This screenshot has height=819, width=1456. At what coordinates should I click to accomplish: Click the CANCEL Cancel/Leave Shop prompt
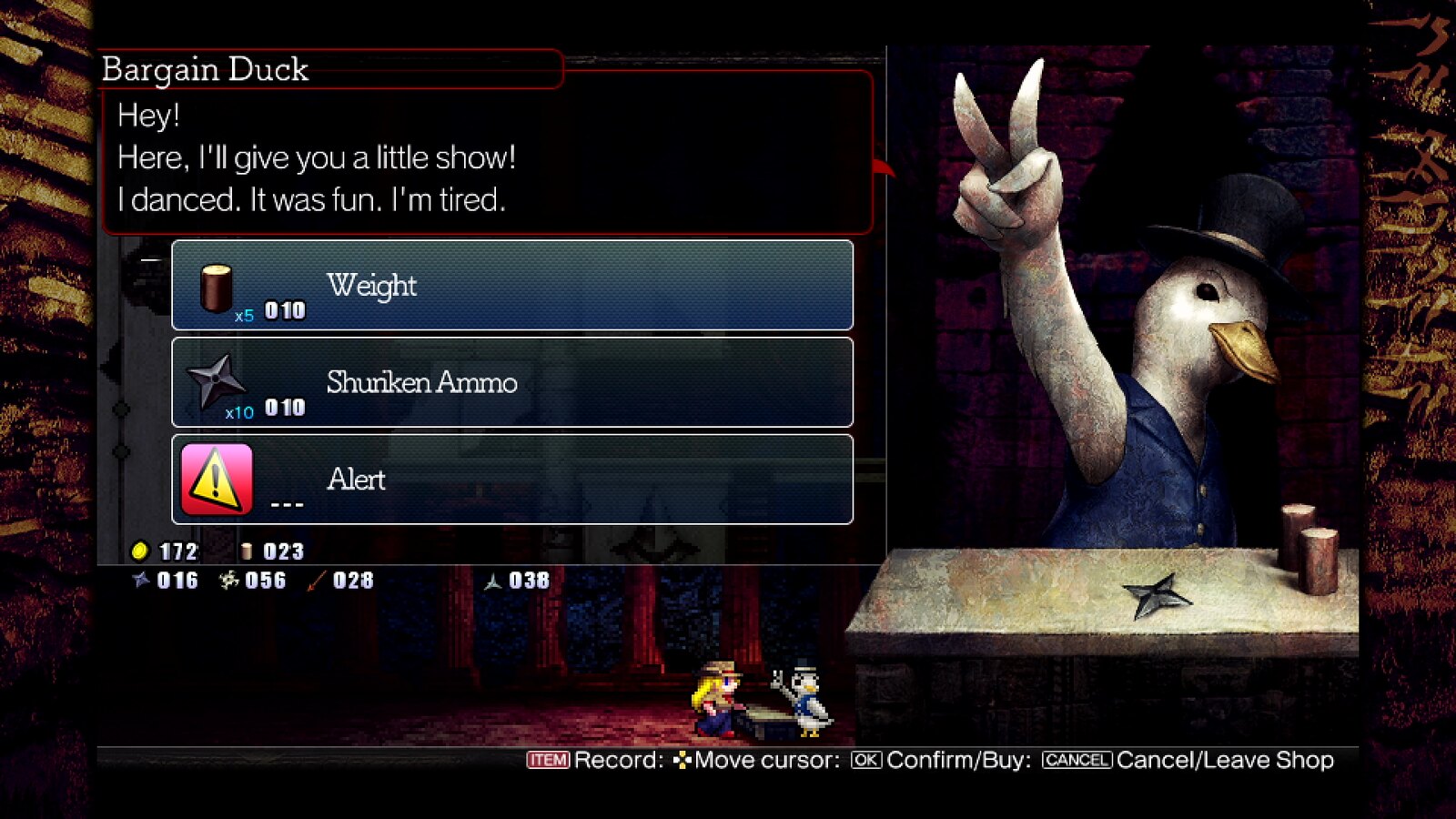coord(1076,759)
